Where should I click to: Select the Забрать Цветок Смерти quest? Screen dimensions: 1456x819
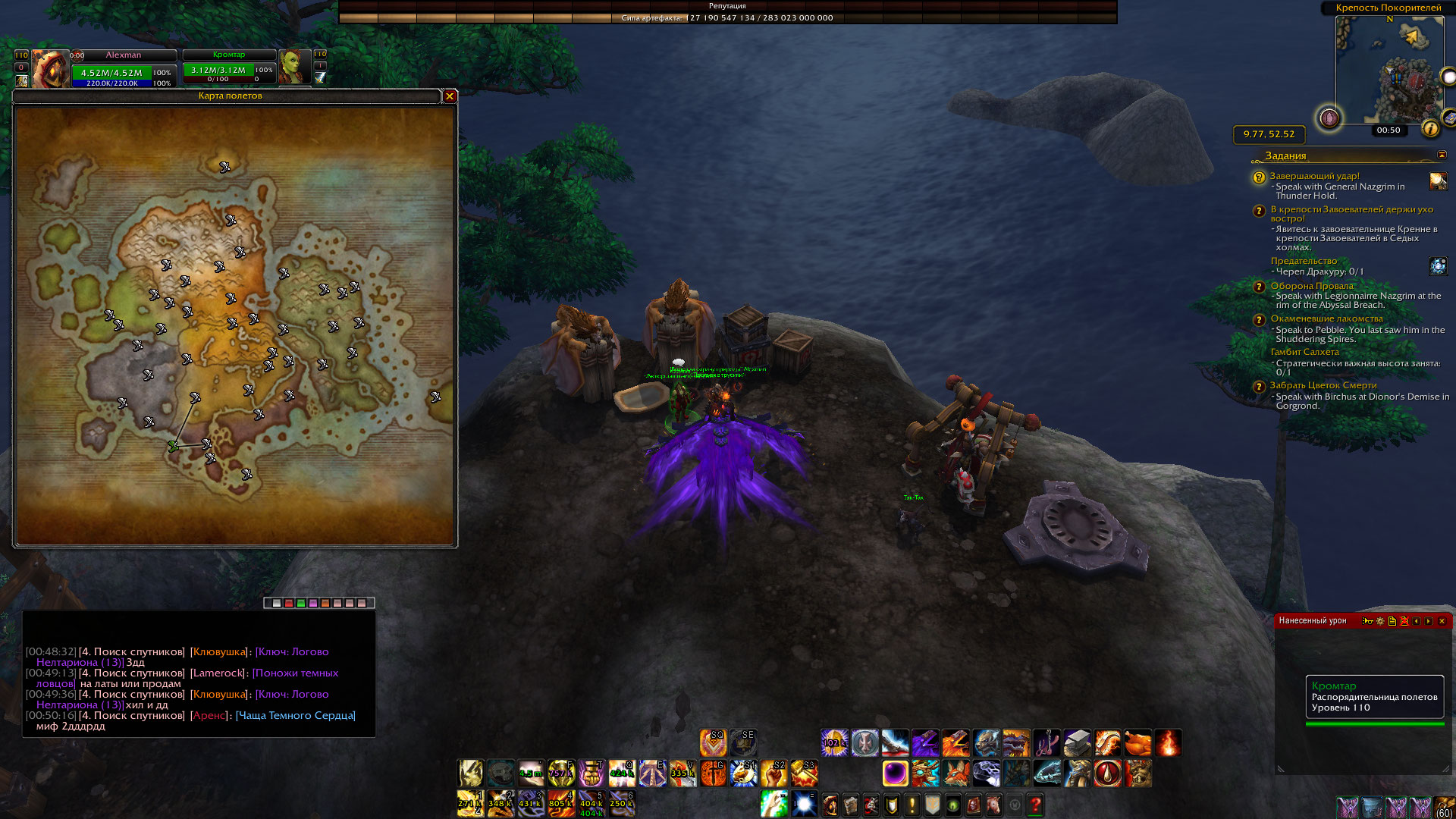click(x=1323, y=385)
